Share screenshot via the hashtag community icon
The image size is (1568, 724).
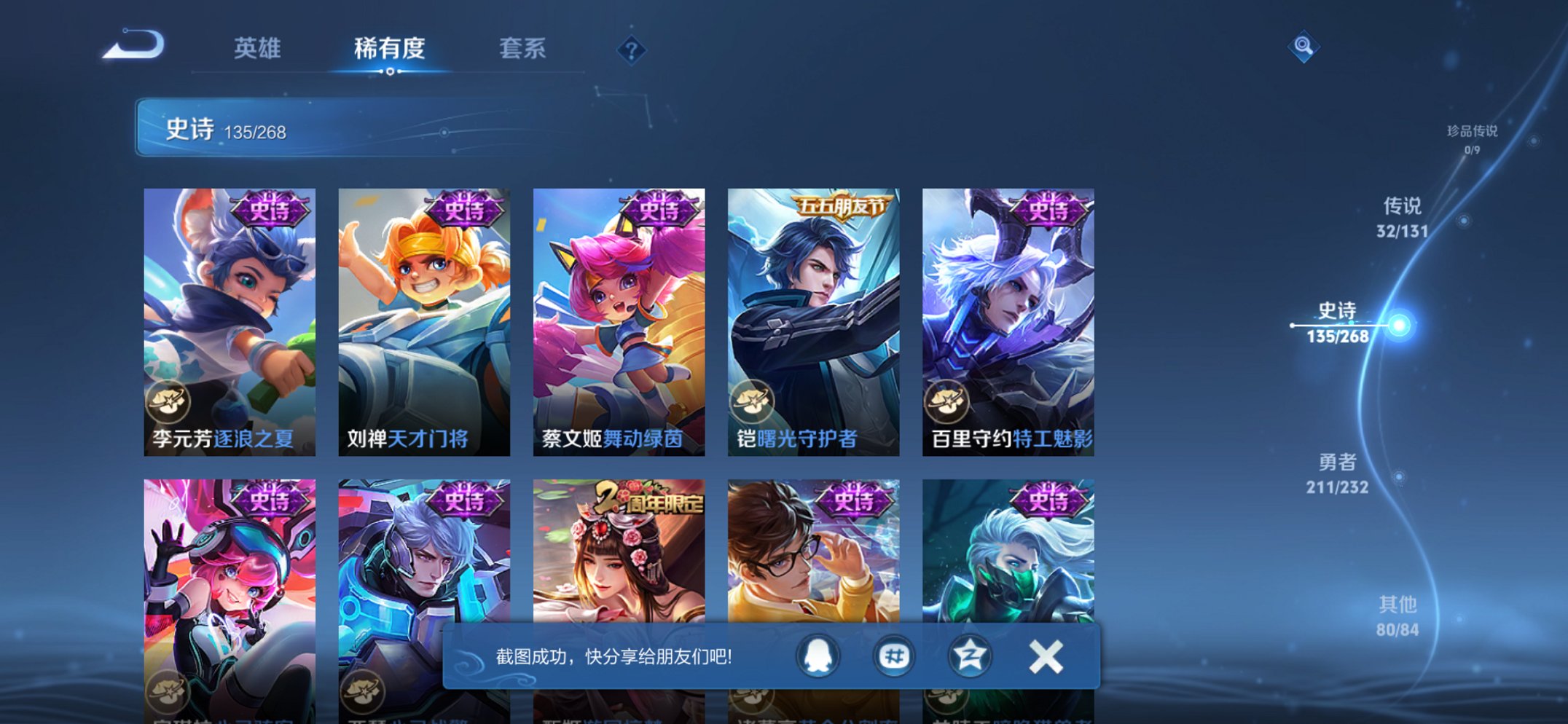pos(893,655)
